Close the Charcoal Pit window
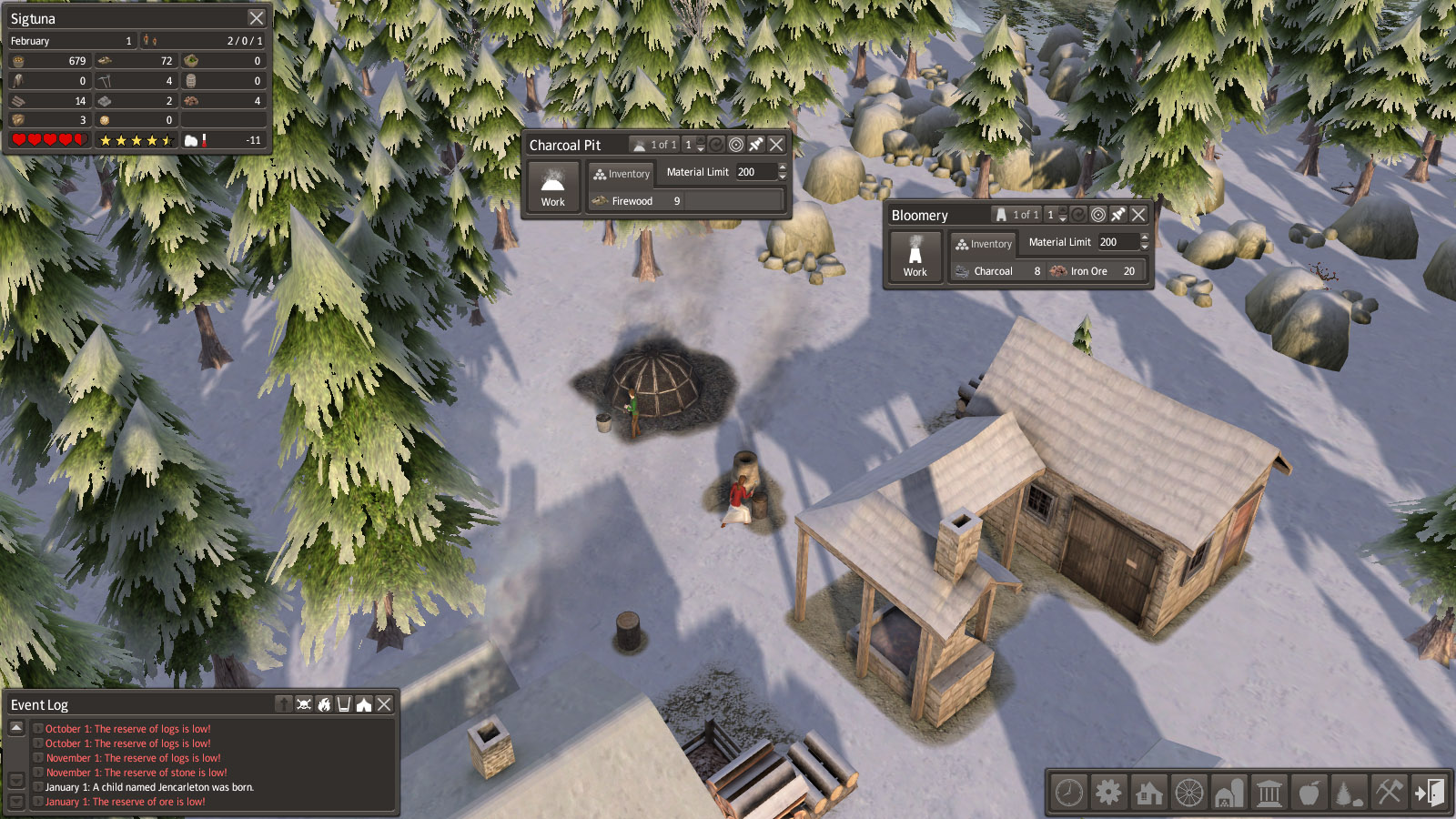Image resolution: width=1456 pixels, height=819 pixels. (776, 145)
